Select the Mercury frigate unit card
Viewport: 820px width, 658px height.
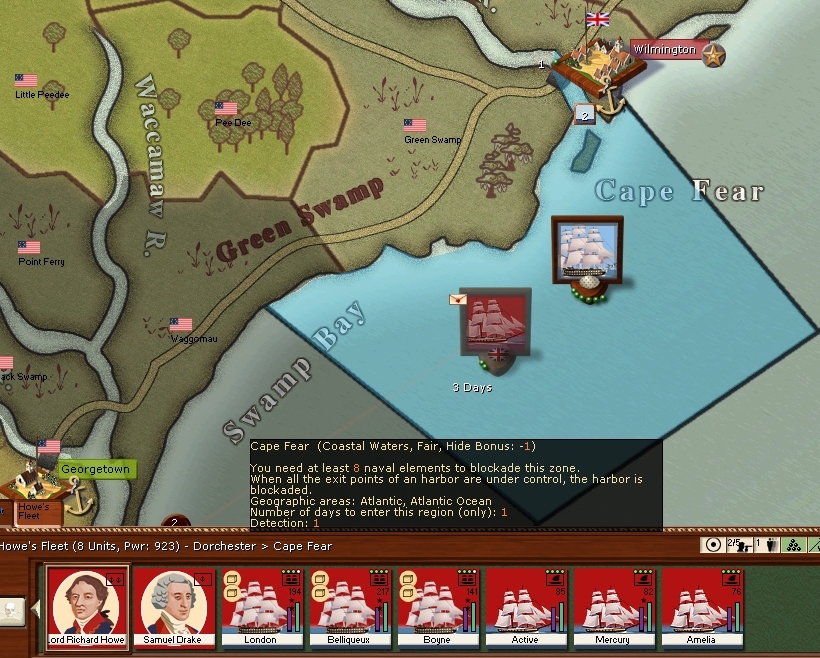(x=613, y=606)
